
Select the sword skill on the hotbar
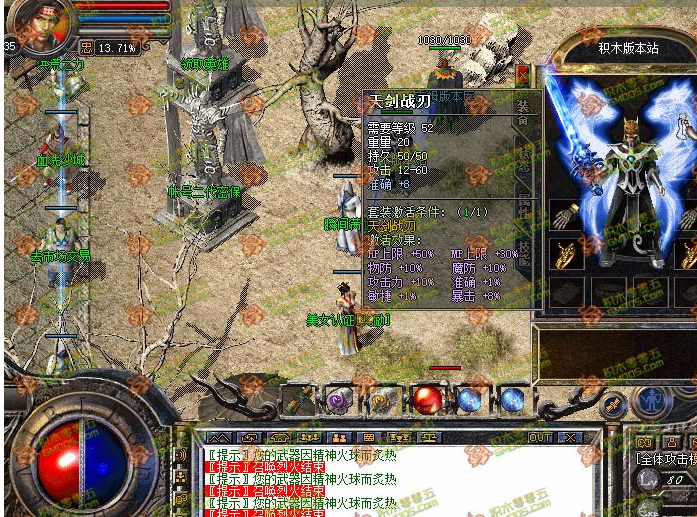[x=297, y=400]
